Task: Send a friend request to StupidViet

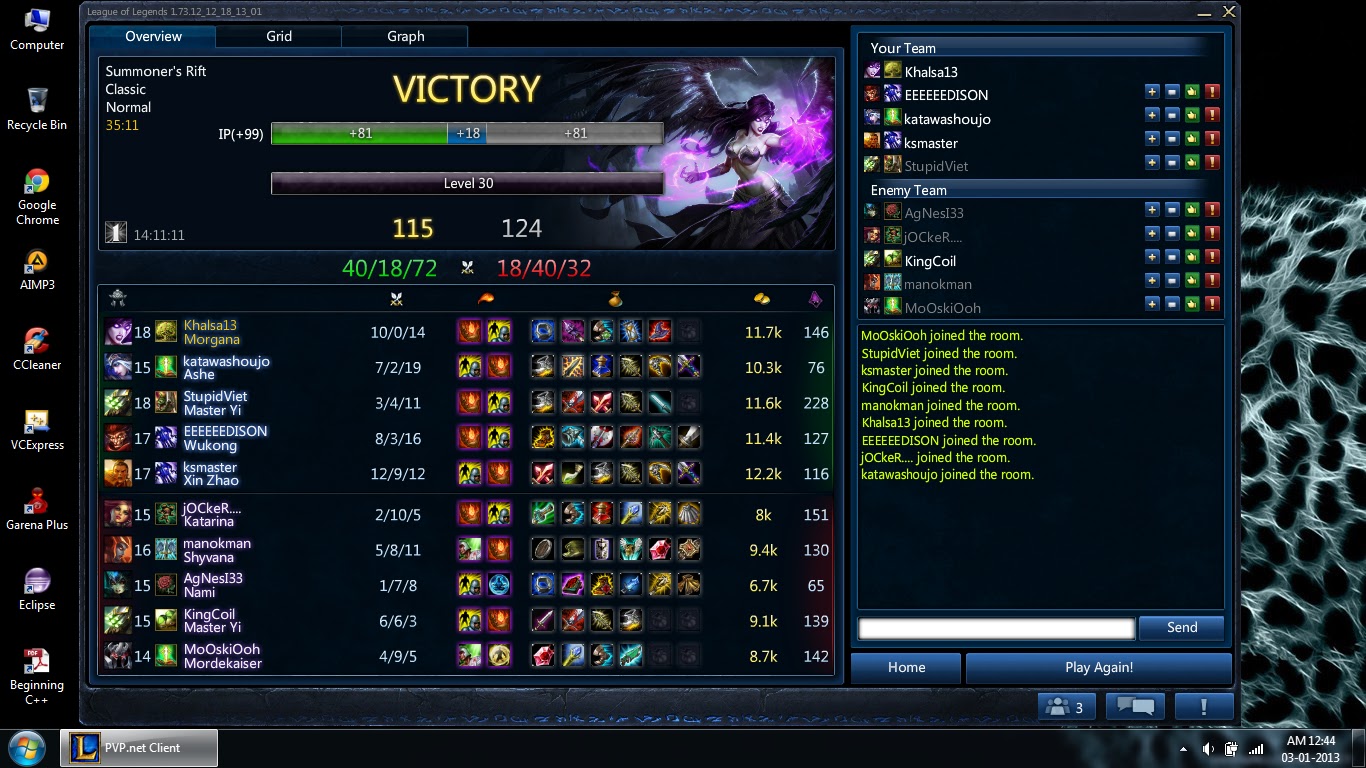Action: click(1152, 163)
